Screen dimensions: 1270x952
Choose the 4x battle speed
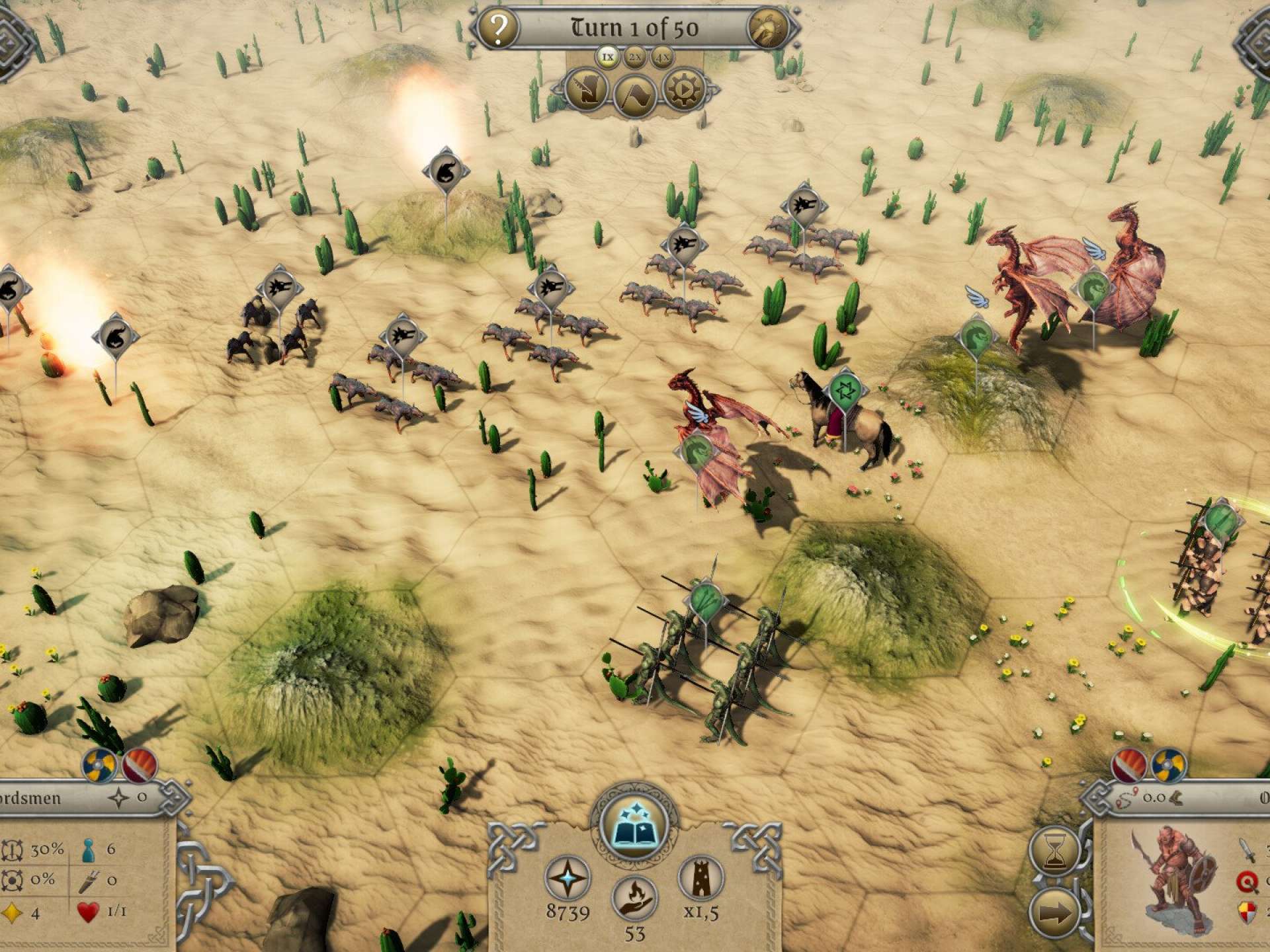[662, 58]
